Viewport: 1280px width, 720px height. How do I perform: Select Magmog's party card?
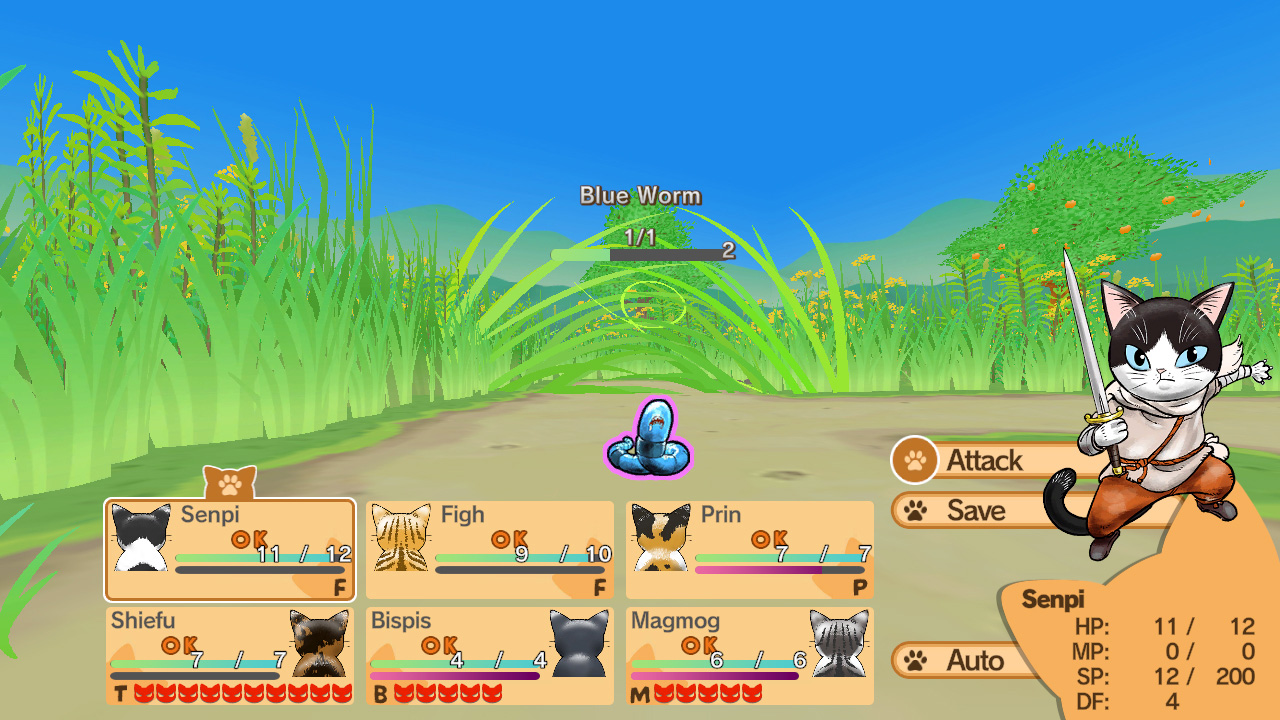(750, 655)
